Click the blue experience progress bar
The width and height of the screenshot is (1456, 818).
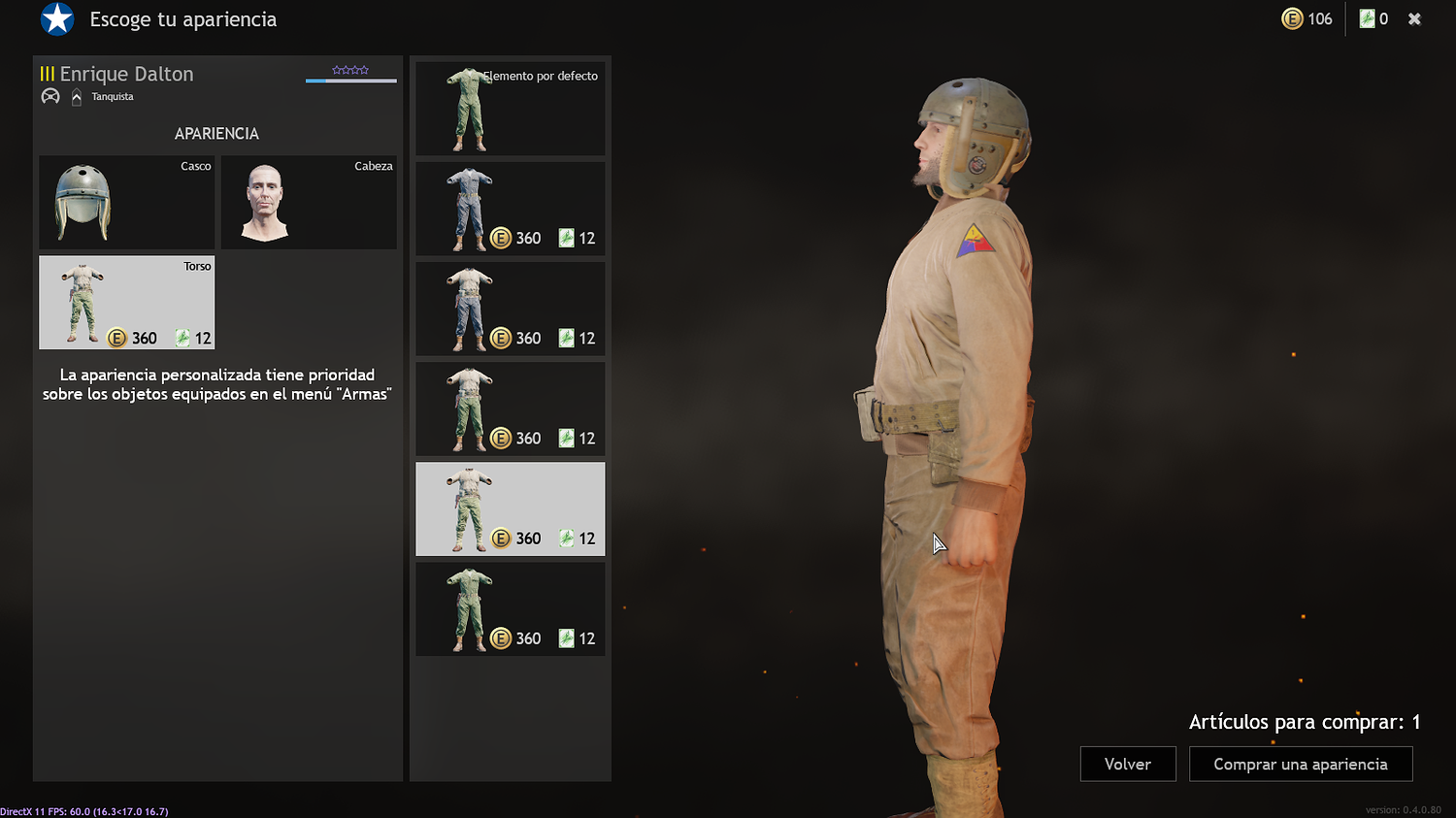(350, 80)
